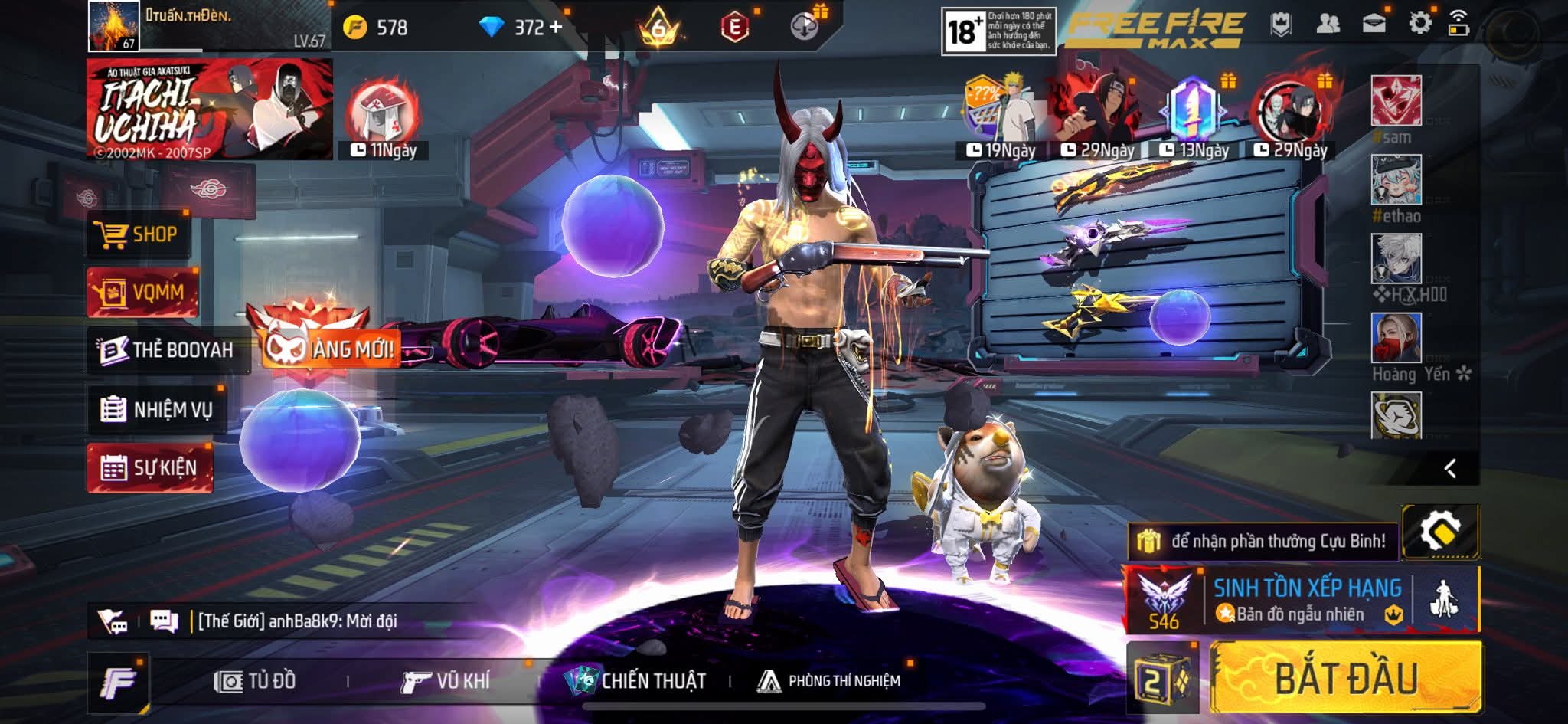Open THẺ BOOYAH pass
1568x724 pixels.
tap(168, 350)
